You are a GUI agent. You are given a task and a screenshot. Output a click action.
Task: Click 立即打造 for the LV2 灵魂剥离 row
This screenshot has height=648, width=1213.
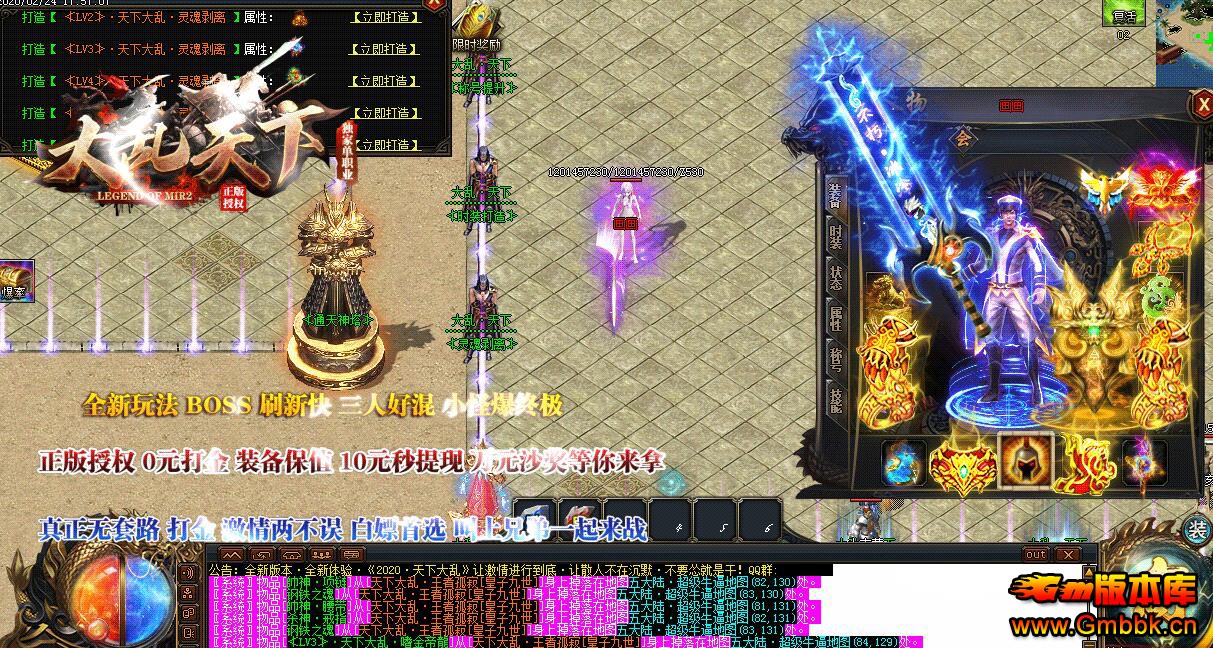(x=385, y=18)
